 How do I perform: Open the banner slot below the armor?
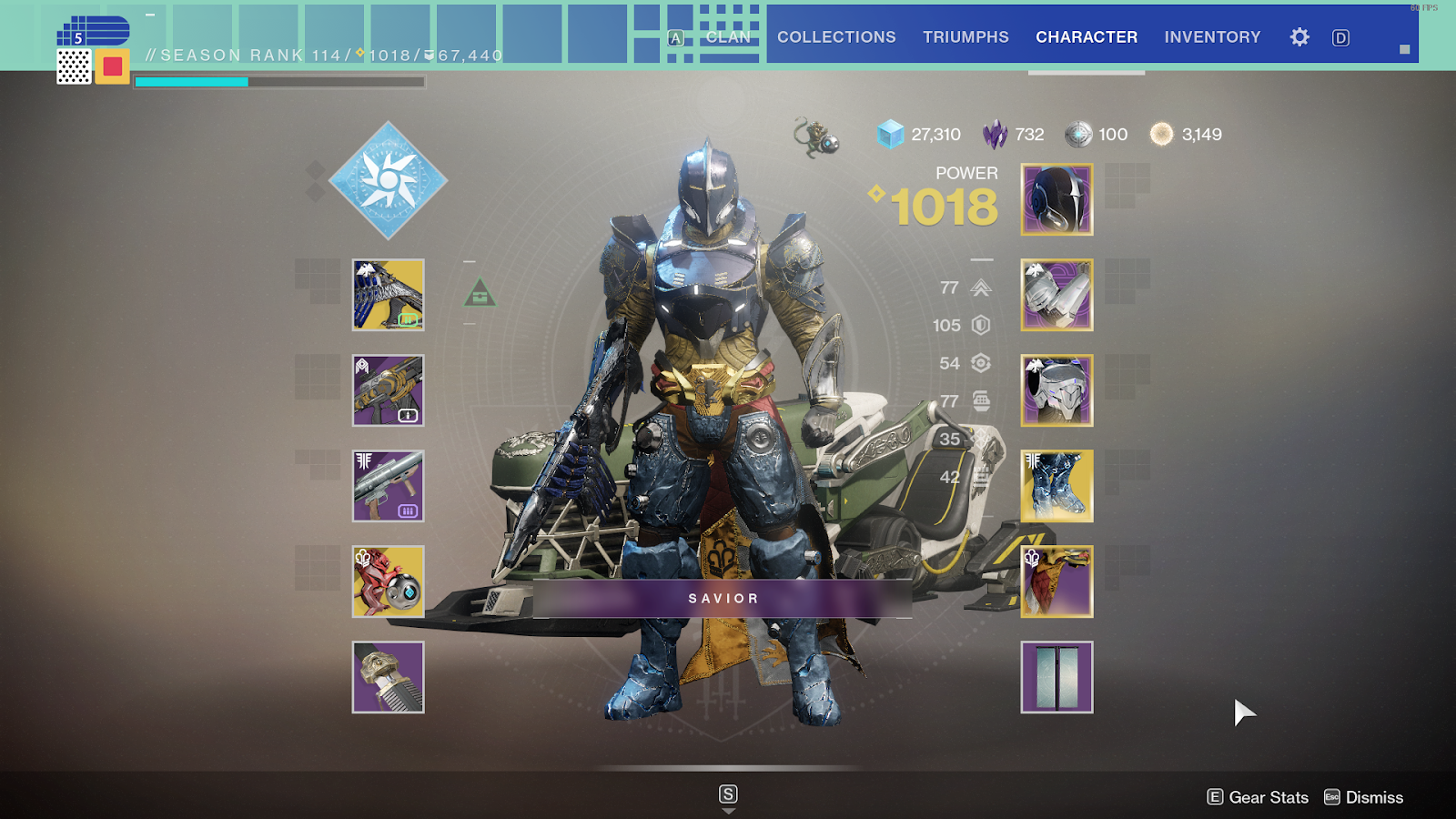pos(1057,677)
